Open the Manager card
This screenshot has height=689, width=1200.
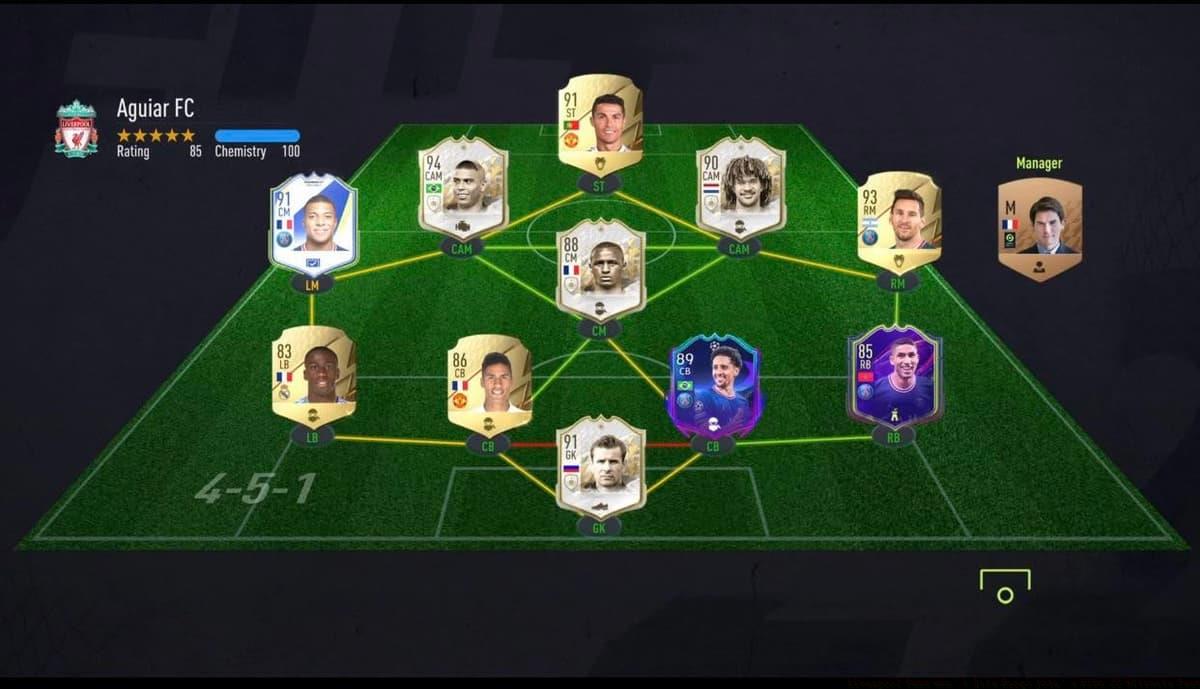(1039, 229)
